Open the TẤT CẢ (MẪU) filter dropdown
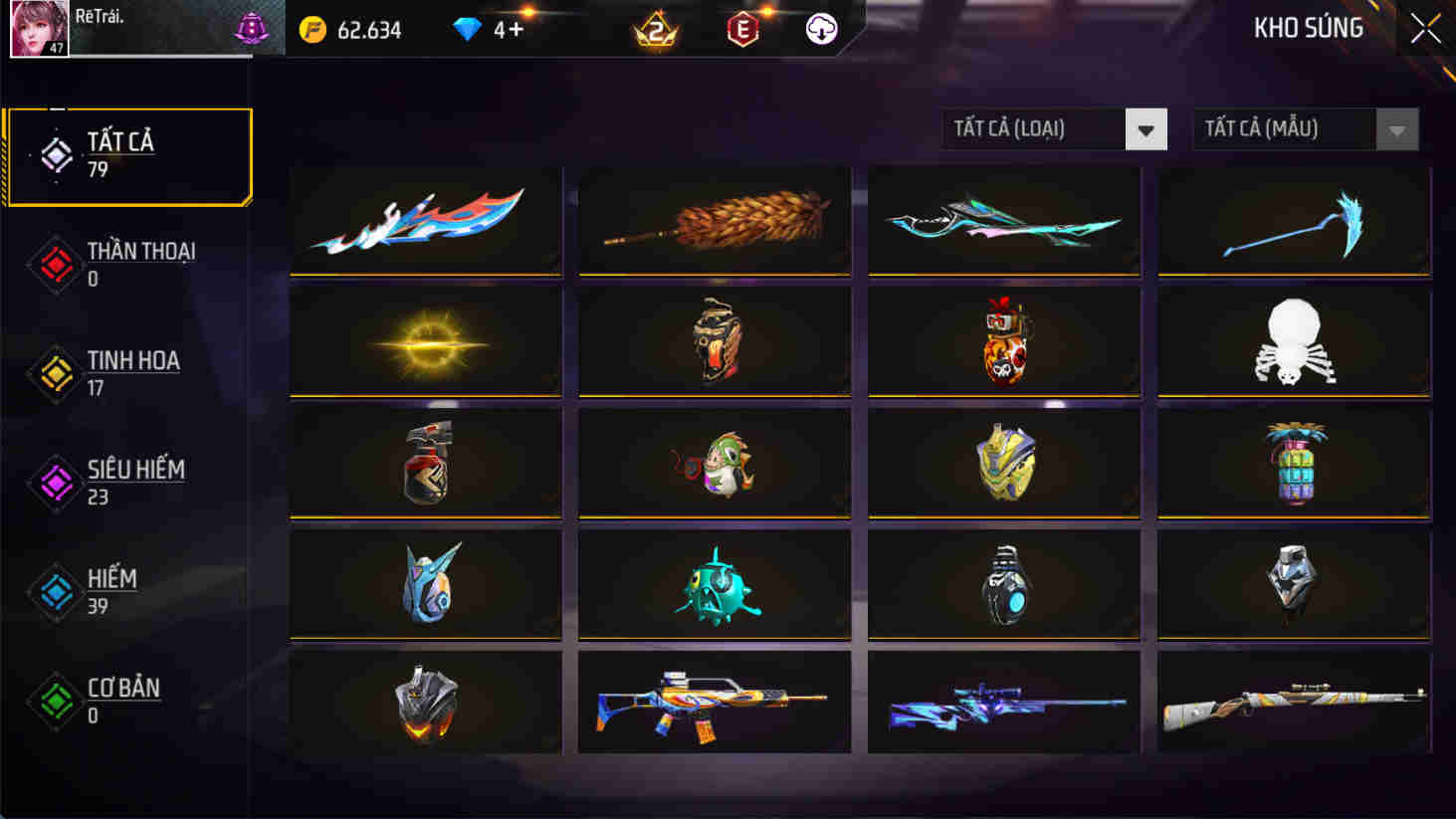The image size is (1456, 819). (1284, 129)
